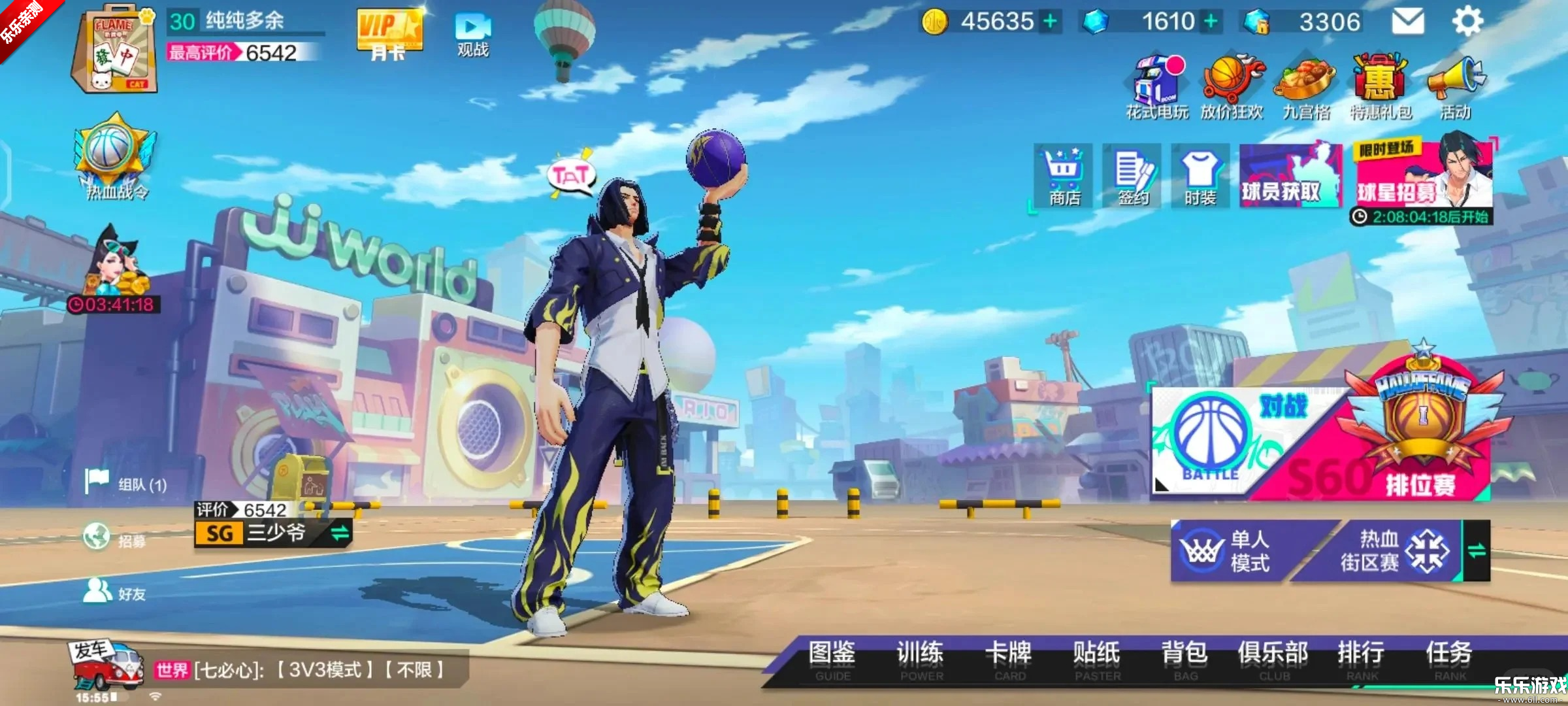
Task: Open the 球星招募 star recruitment banner
Action: coord(1423,176)
